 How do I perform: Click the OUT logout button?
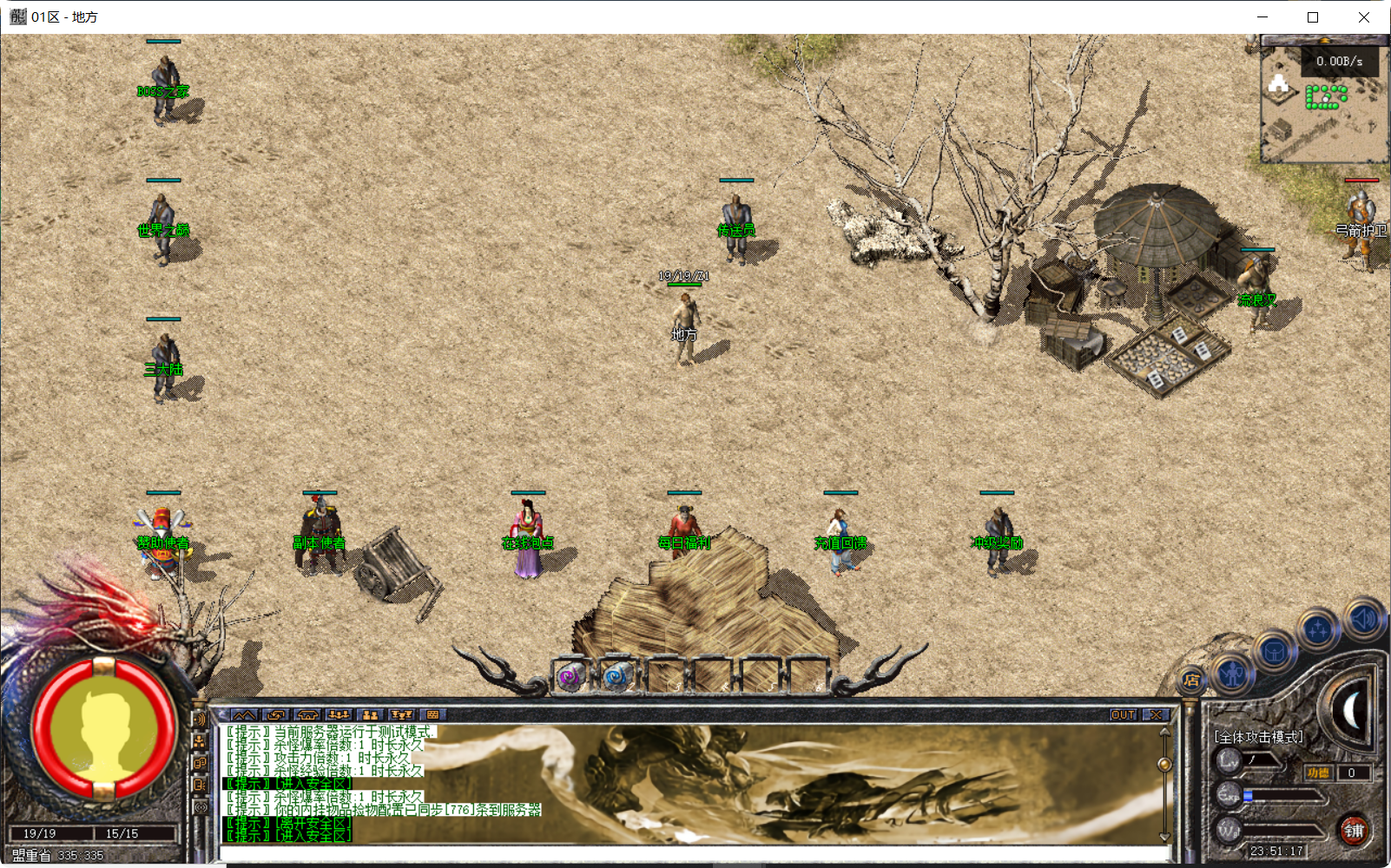pyautogui.click(x=1123, y=715)
